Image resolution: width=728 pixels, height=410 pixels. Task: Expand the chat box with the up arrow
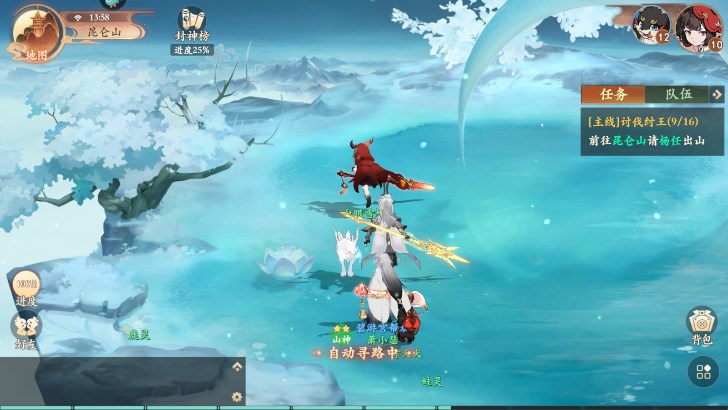[x=237, y=367]
